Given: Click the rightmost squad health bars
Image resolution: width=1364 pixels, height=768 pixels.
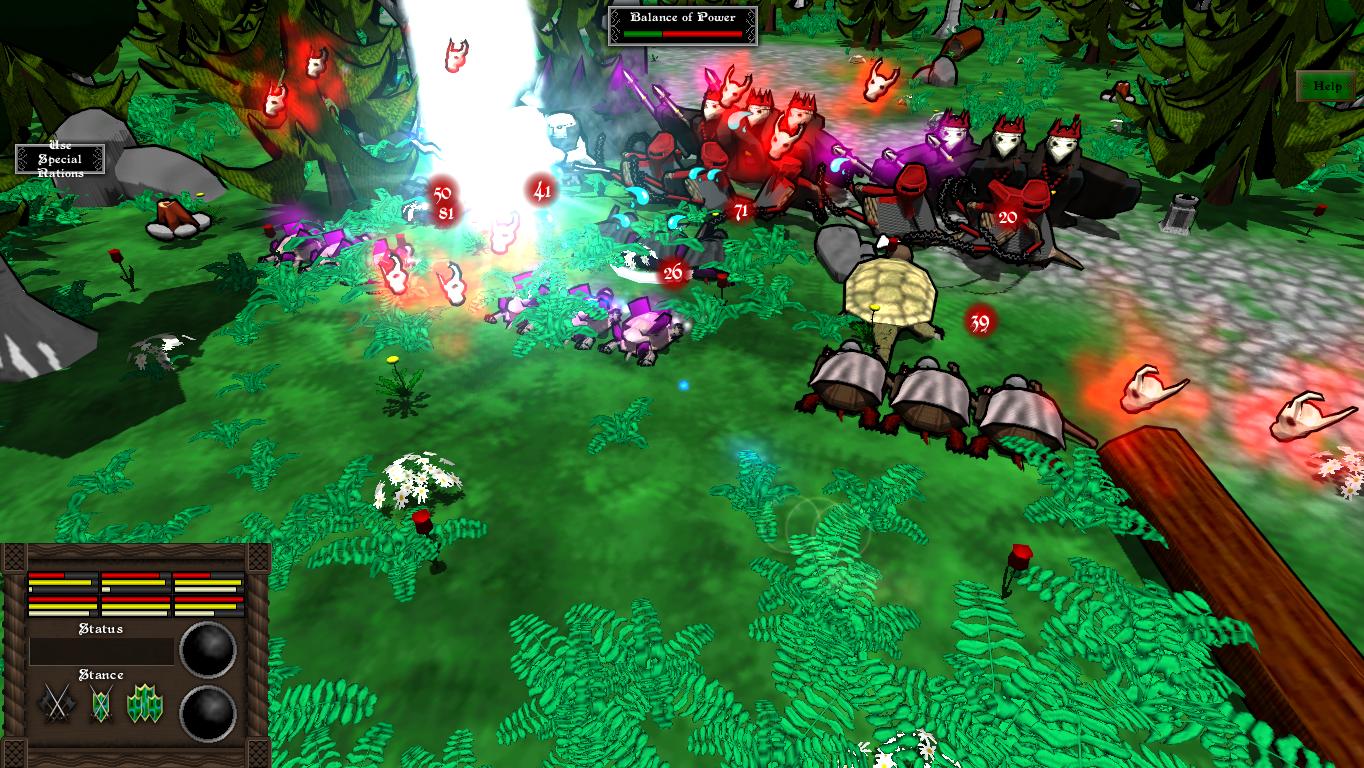Looking at the screenshot, I should 207,596.
